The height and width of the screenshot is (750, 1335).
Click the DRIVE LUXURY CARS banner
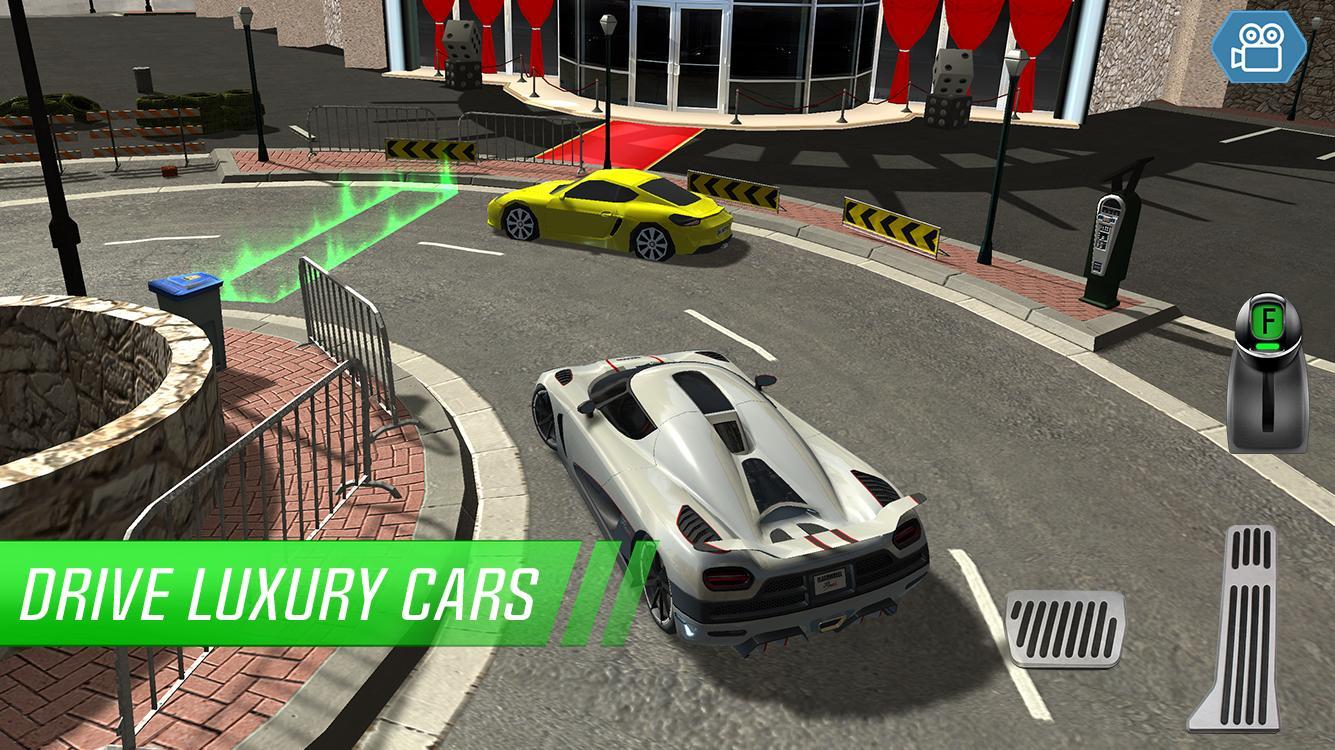(x=280, y=590)
